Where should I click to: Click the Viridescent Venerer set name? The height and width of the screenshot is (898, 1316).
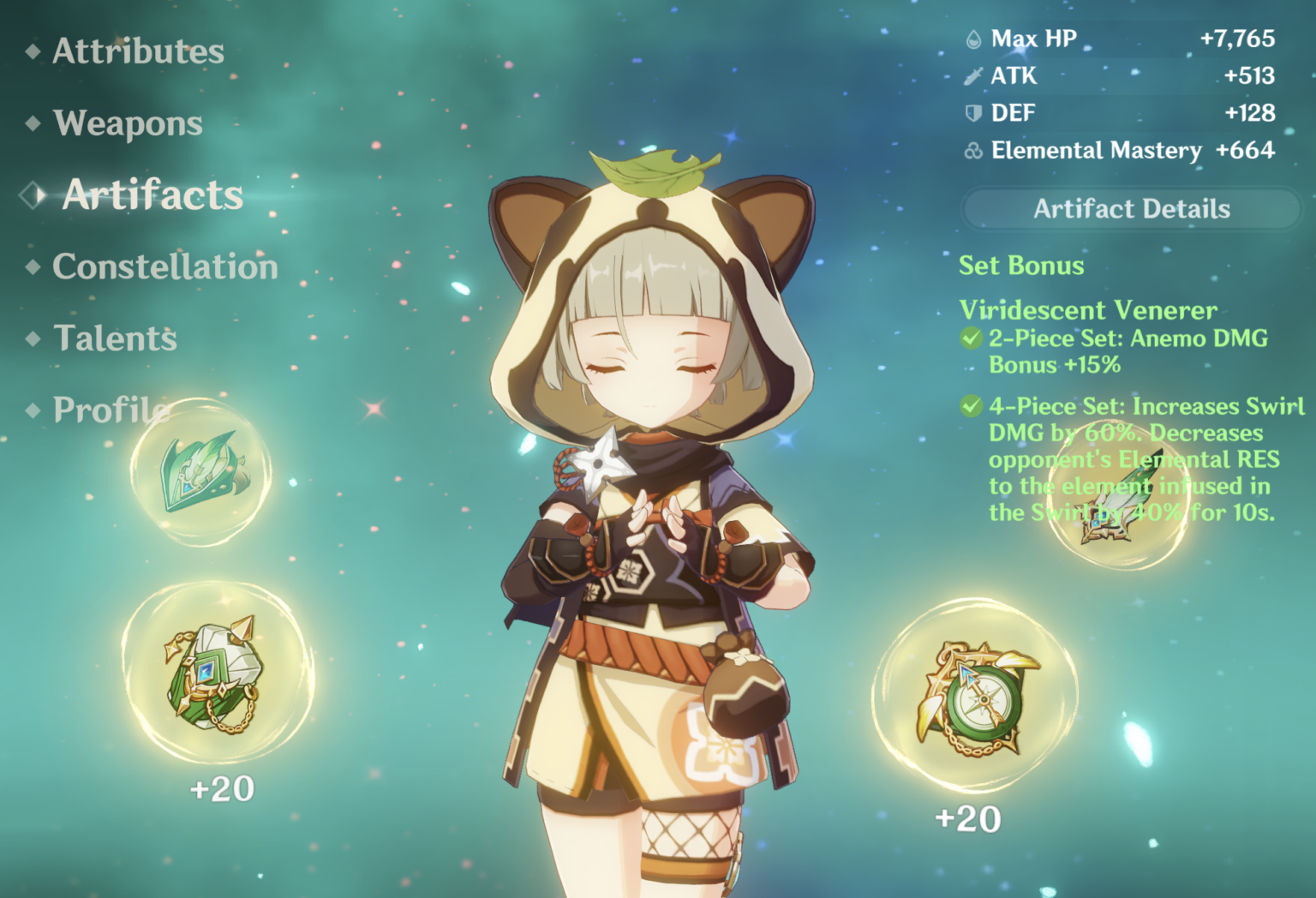pos(1088,309)
